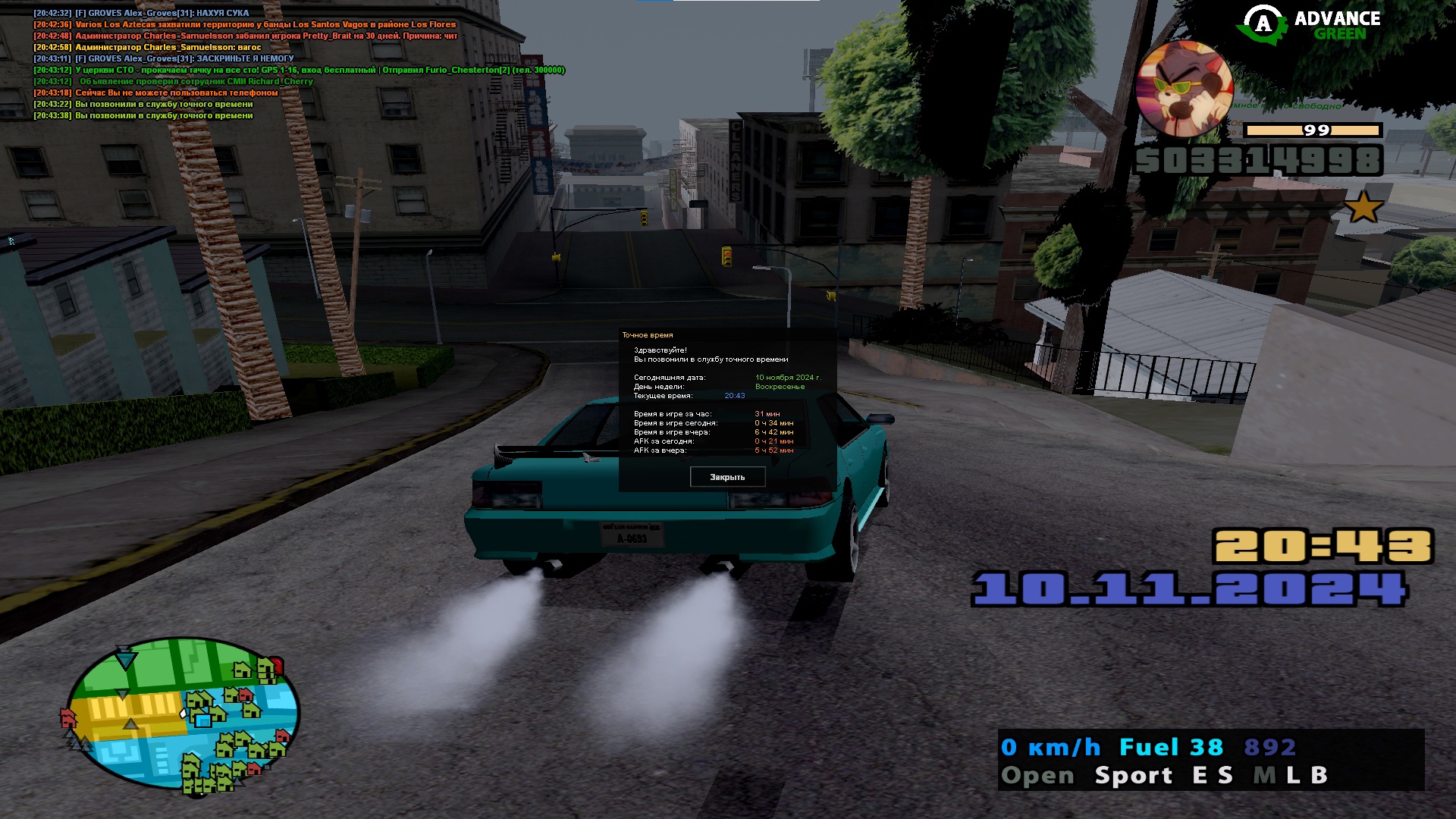
Task: Close the time service dialog with Закрыть
Action: coord(727,477)
